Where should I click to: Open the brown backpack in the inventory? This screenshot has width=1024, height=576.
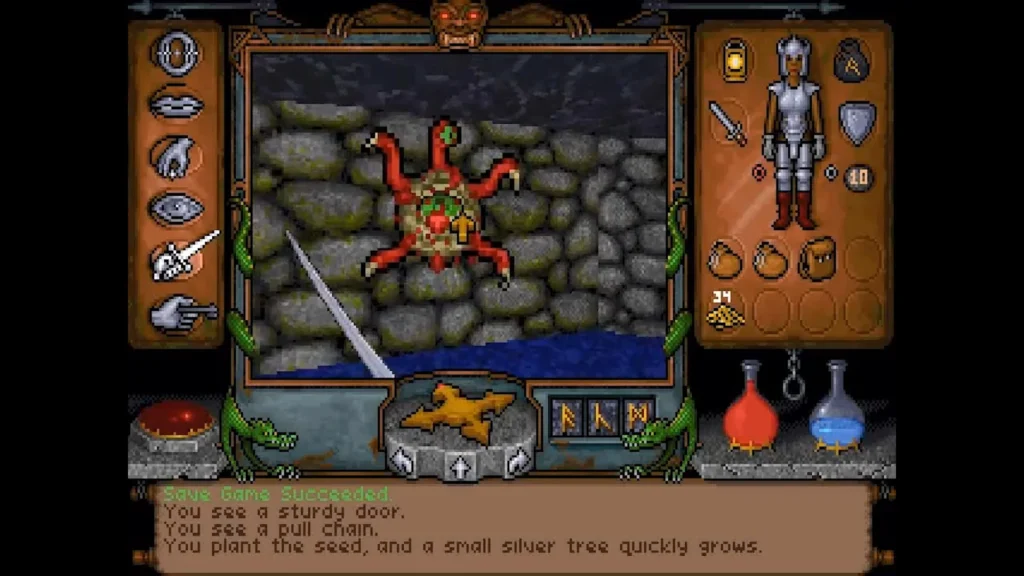819,260
